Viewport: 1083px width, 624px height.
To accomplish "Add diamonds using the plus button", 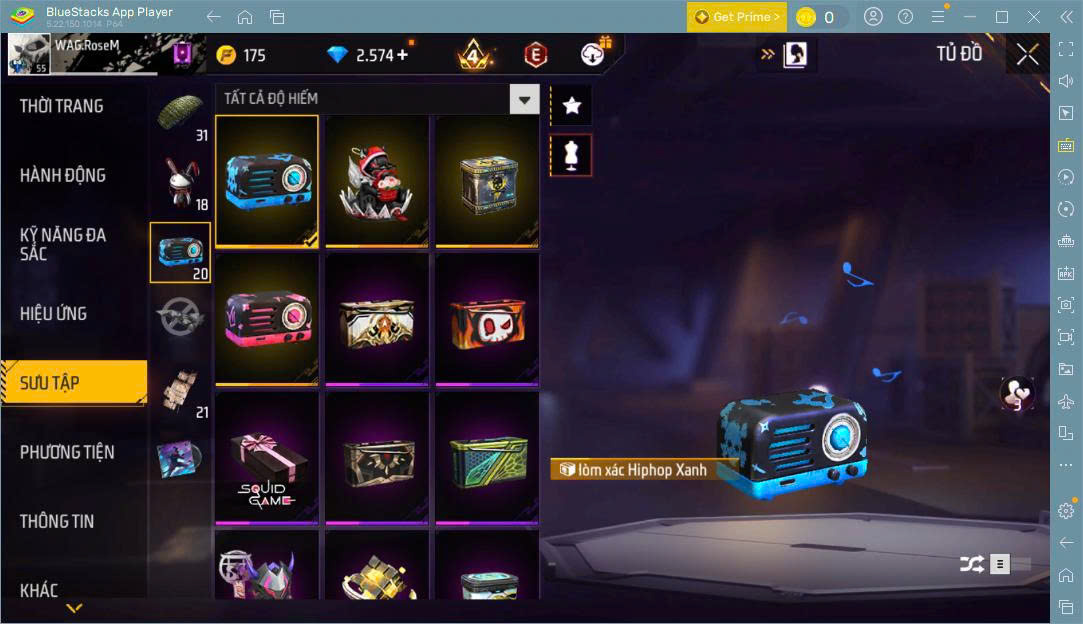I will coord(402,55).
